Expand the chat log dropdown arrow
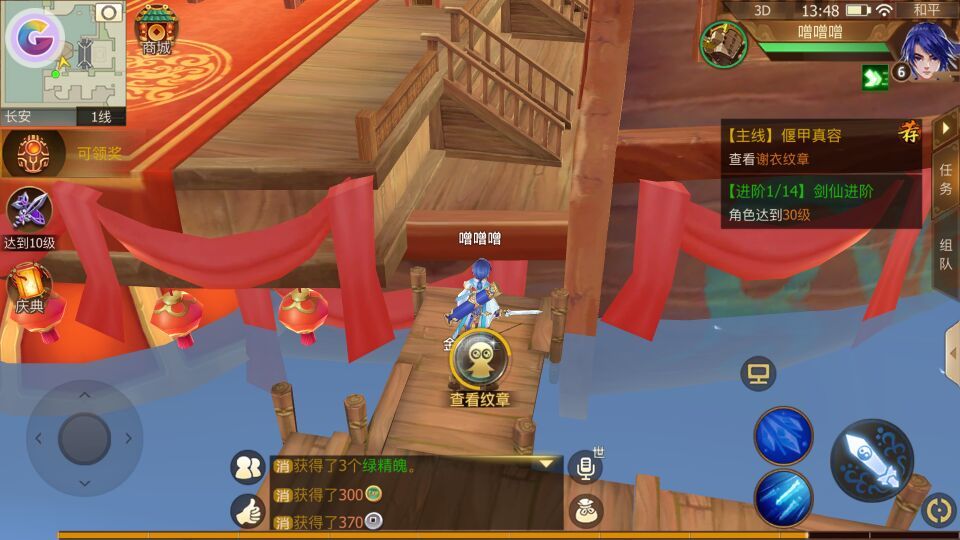Image resolution: width=960 pixels, height=540 pixels. click(546, 464)
